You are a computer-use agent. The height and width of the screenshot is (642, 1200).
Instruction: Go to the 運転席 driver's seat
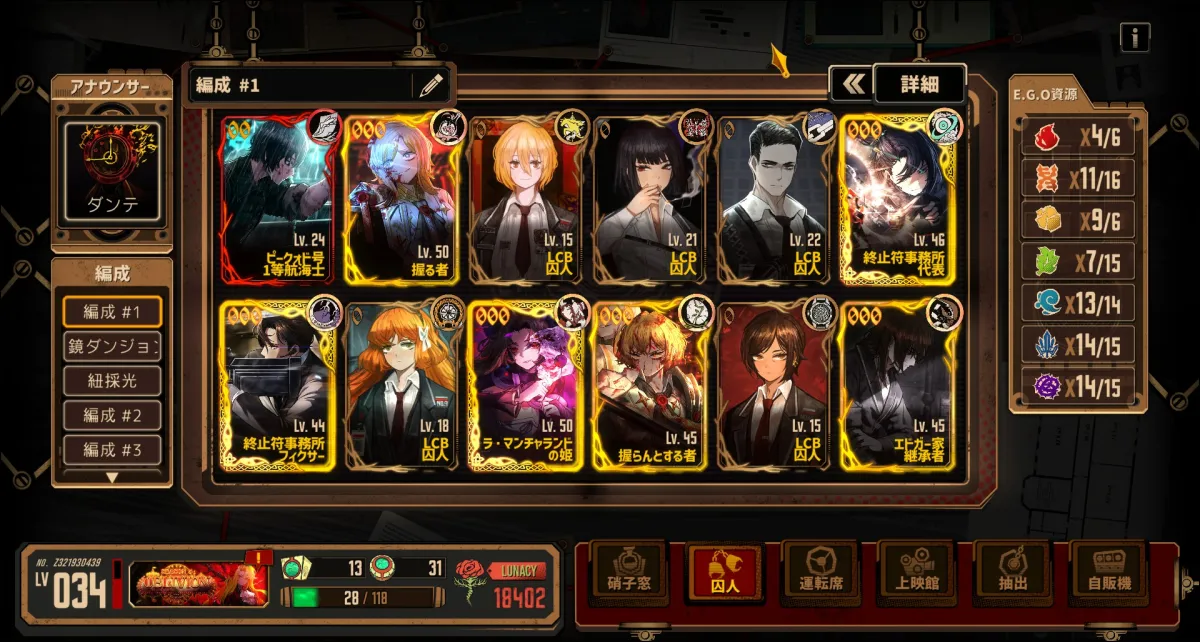[819, 572]
